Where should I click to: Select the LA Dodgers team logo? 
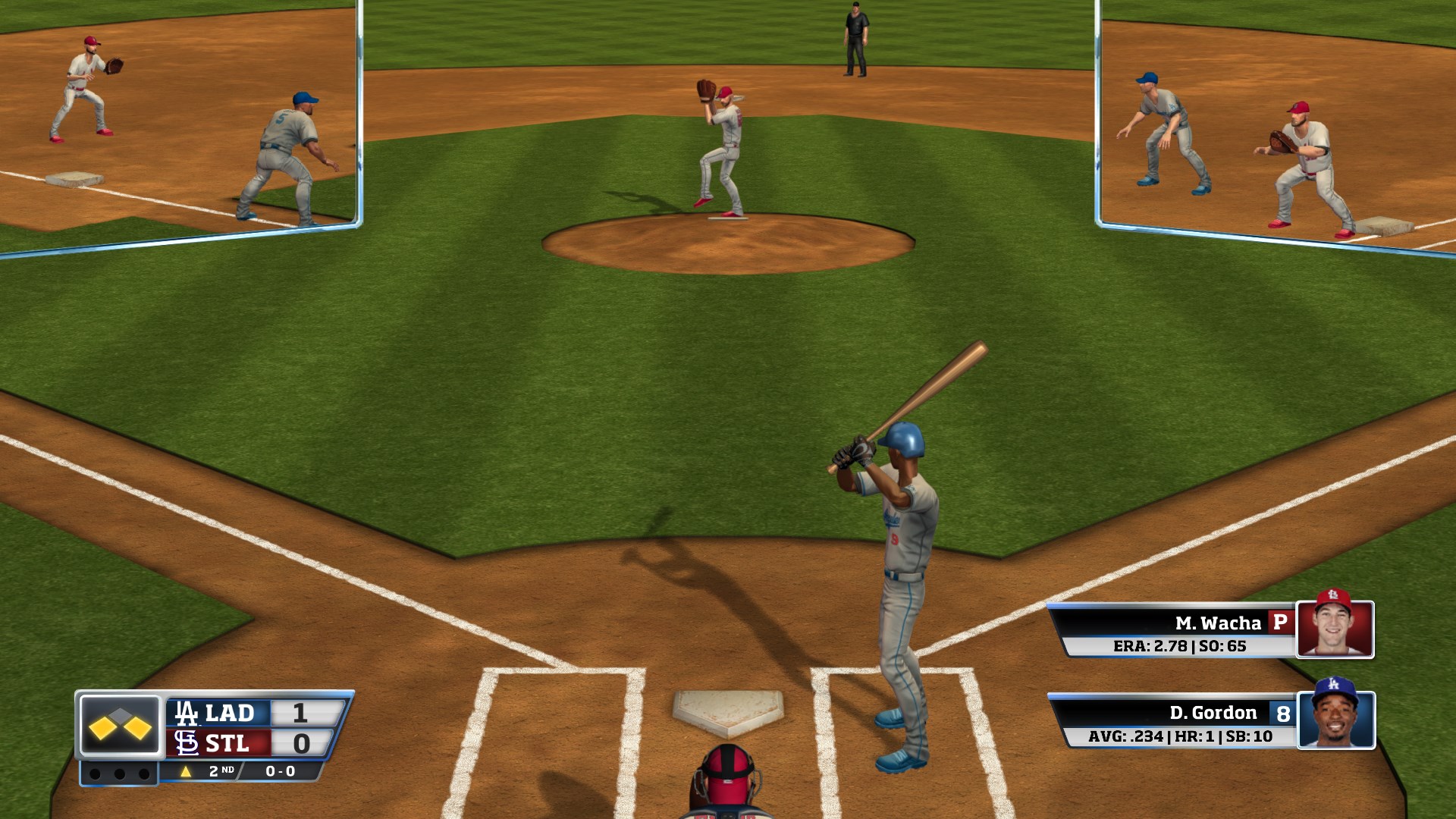click(187, 712)
